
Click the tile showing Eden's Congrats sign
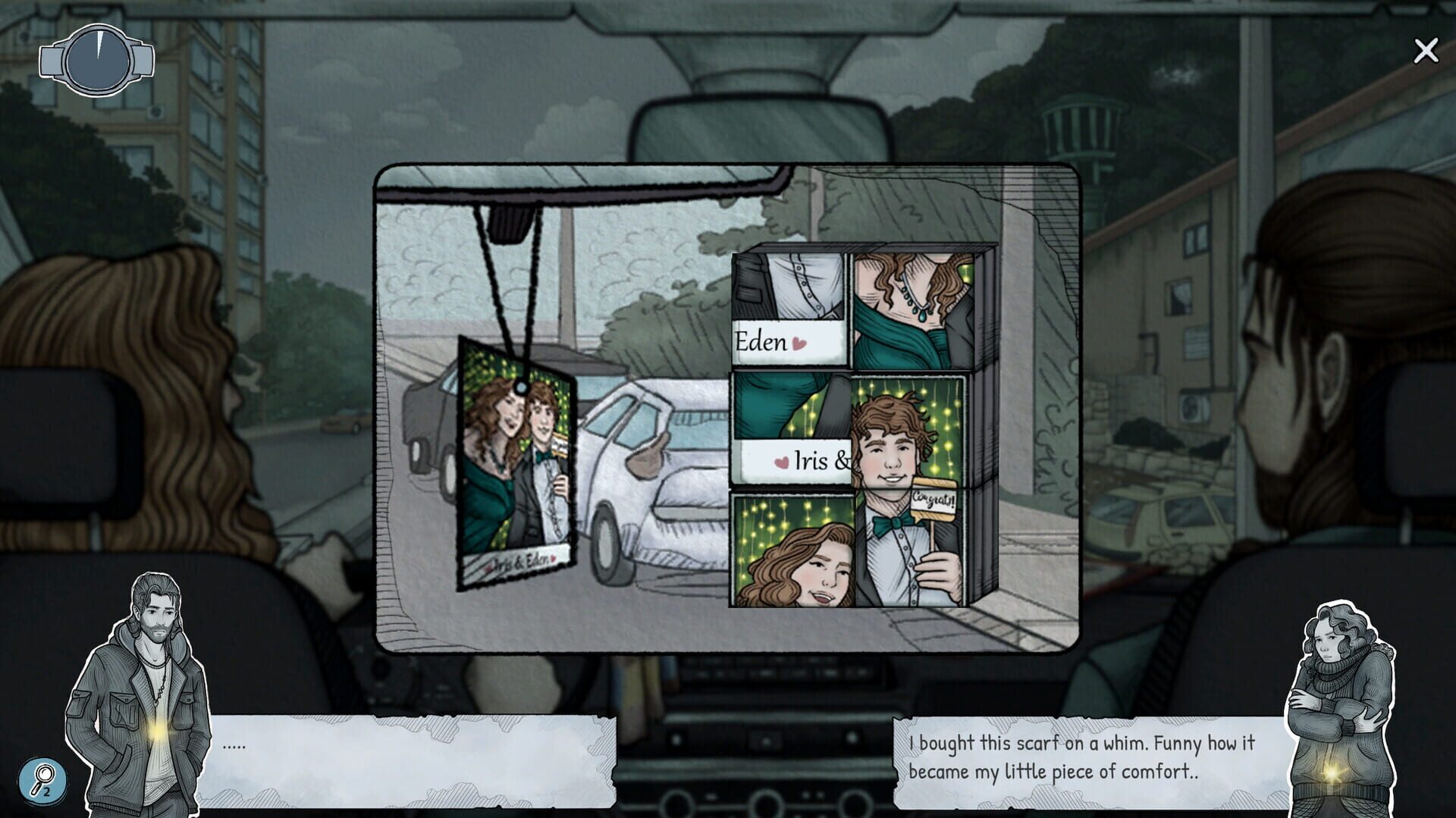coord(934,502)
